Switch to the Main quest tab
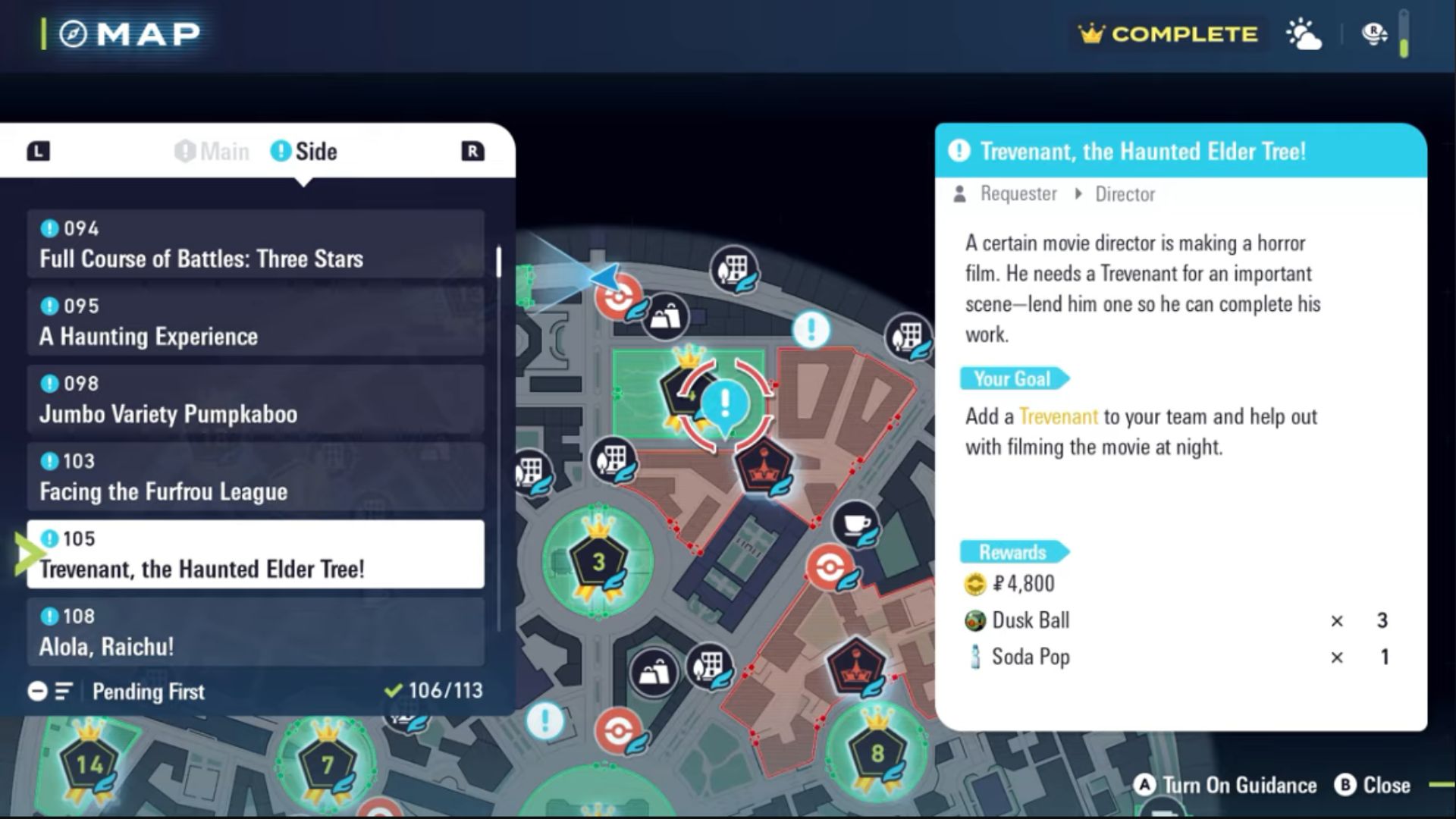 [x=212, y=151]
